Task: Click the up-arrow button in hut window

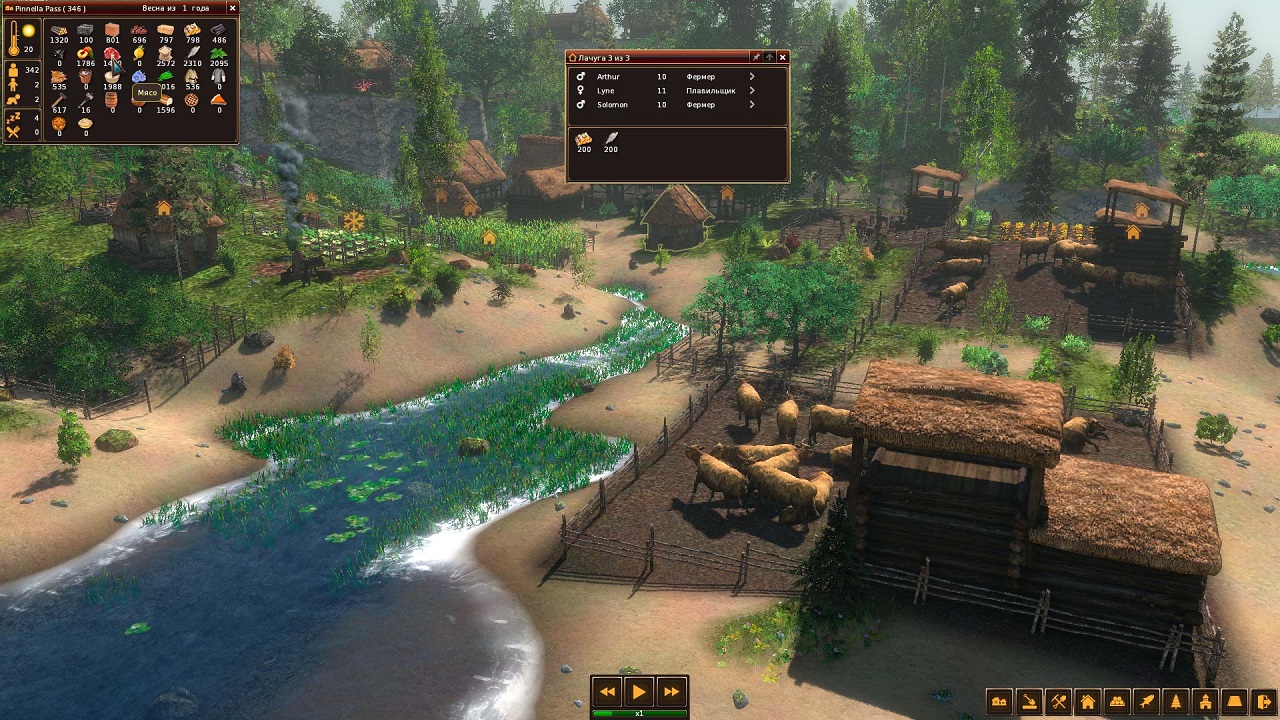Action: [769, 58]
